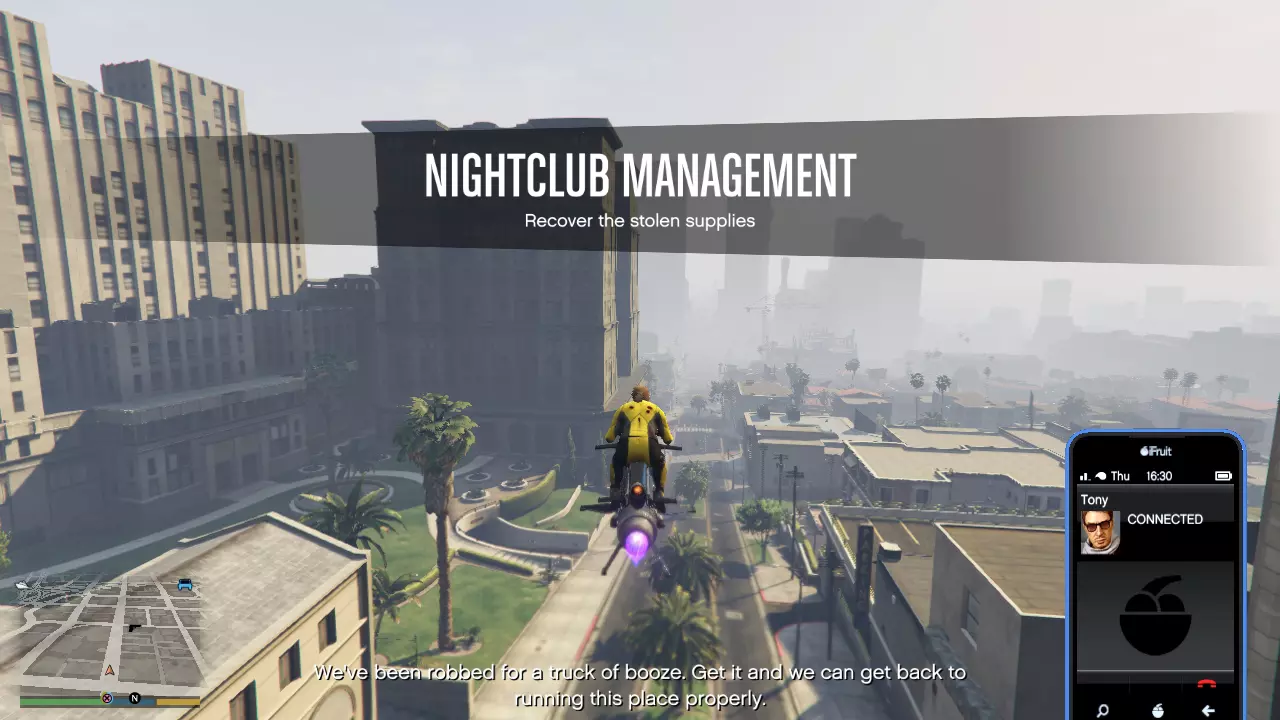Select the N compass marker under the minimap

click(x=134, y=698)
